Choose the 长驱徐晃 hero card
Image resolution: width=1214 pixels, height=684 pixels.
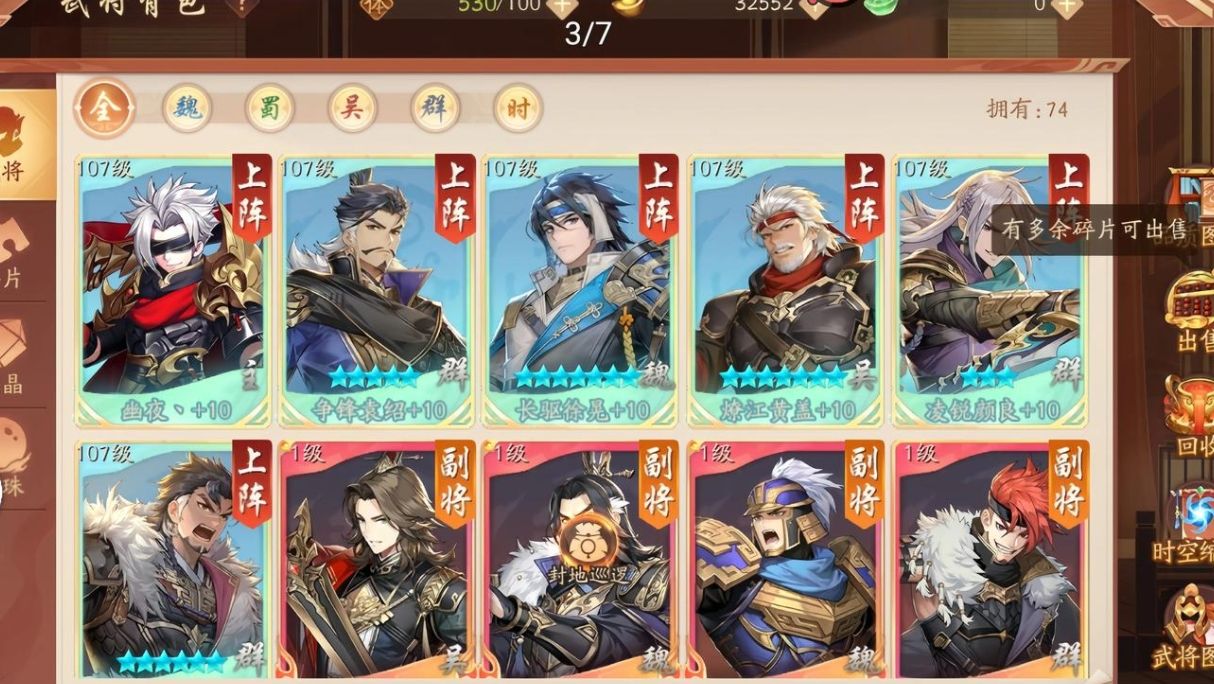click(x=580, y=290)
